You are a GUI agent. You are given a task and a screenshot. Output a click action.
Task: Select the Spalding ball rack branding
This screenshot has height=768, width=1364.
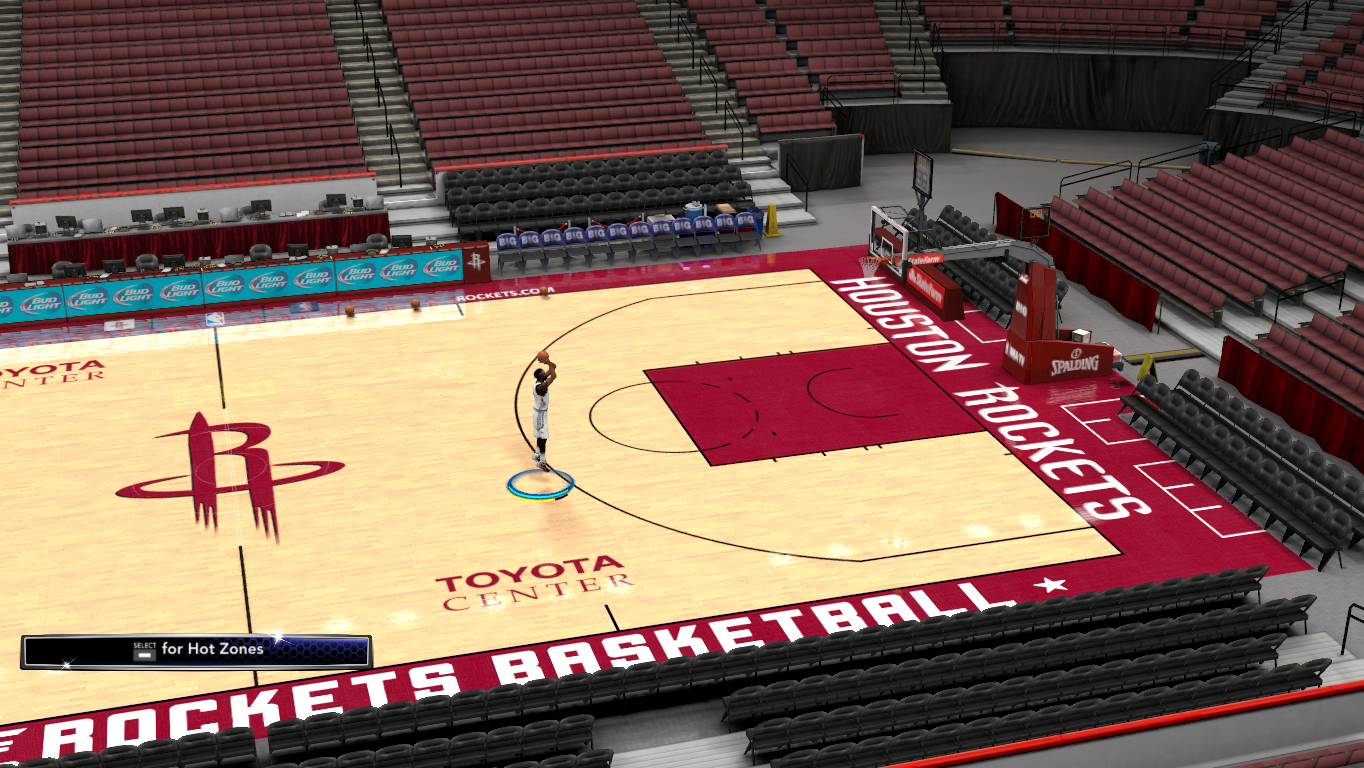(x=1075, y=363)
